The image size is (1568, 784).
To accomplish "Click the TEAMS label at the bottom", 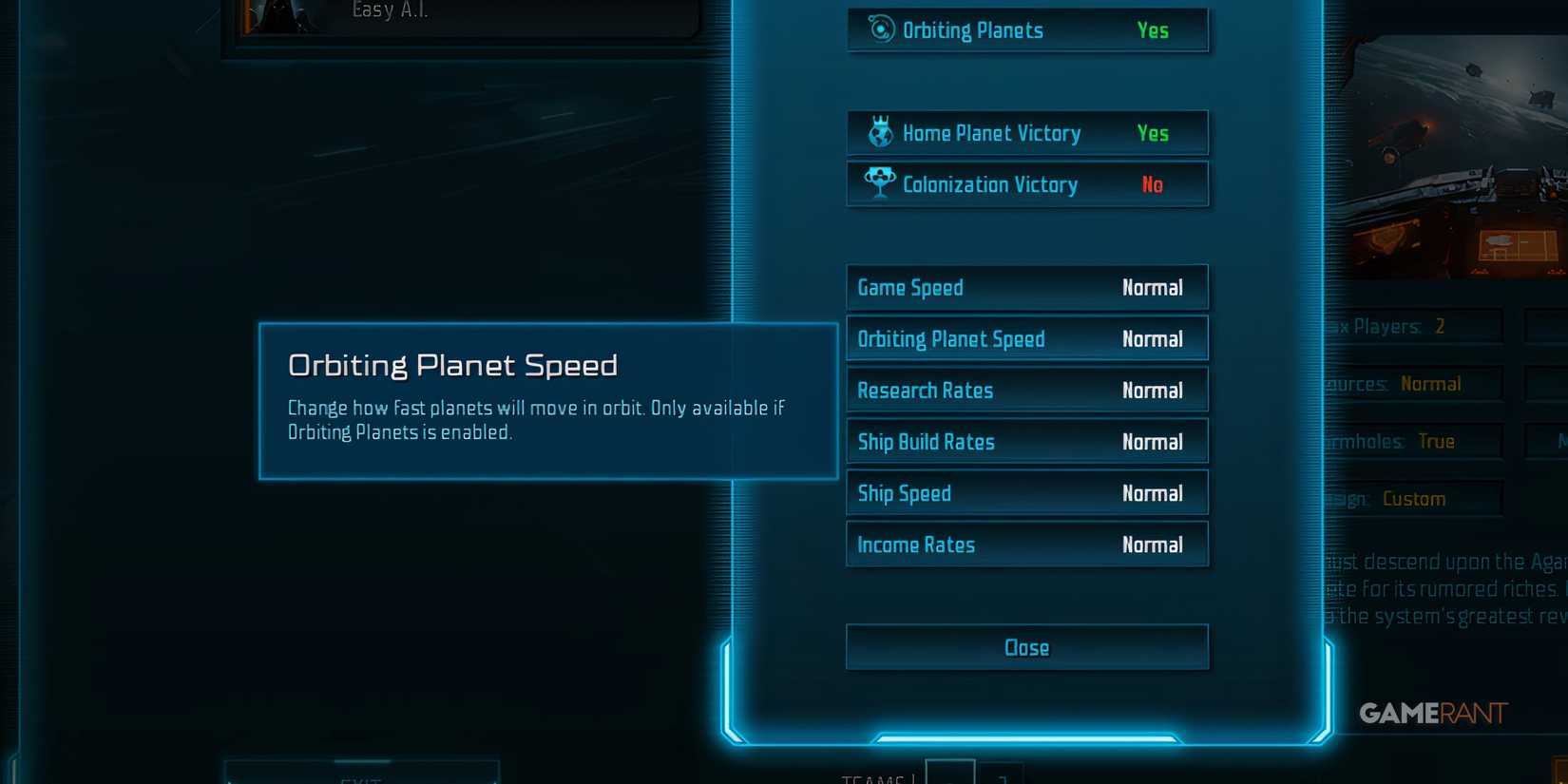I will coord(872,777).
